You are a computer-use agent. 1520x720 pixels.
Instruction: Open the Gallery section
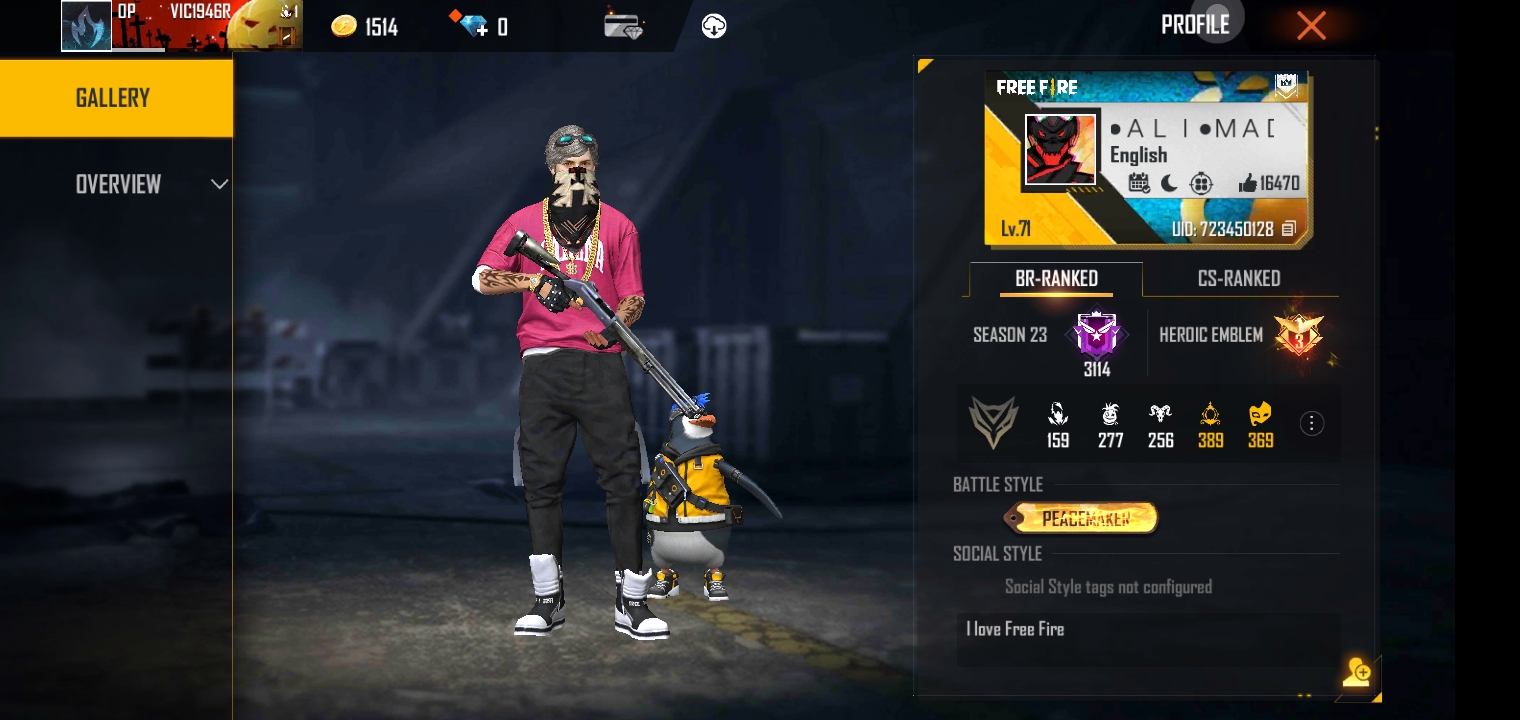(x=115, y=98)
